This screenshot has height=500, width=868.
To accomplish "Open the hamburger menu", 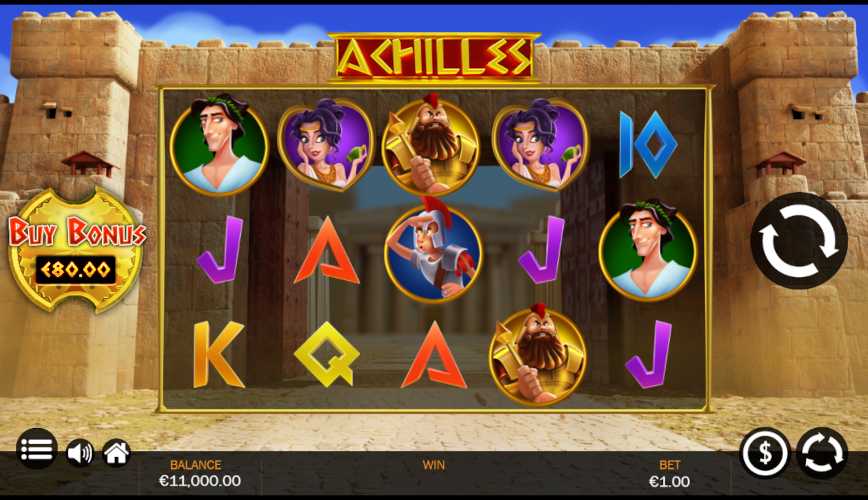I will (x=37, y=449).
